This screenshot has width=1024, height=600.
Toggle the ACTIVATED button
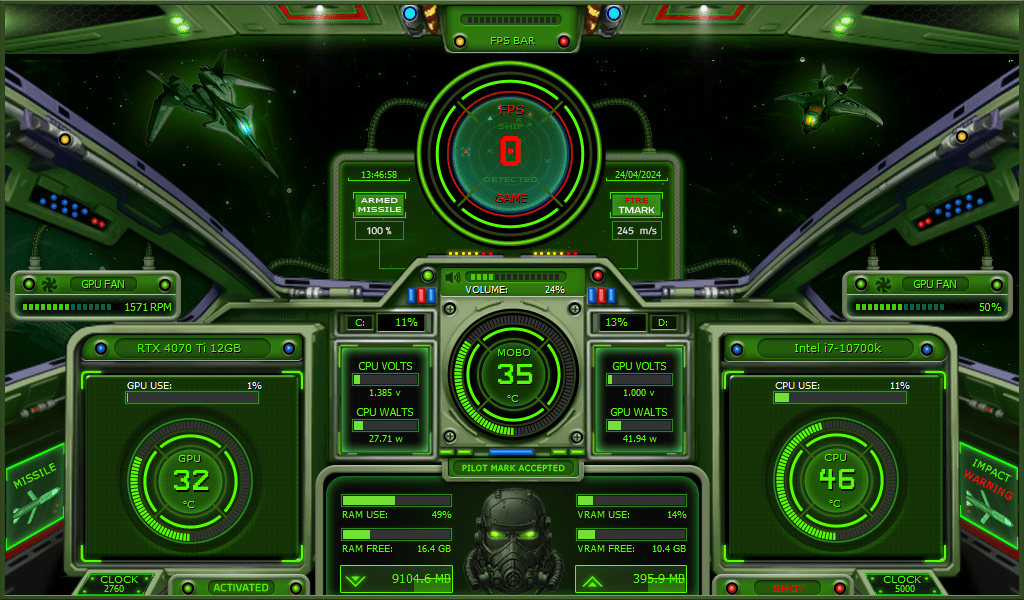(240, 587)
